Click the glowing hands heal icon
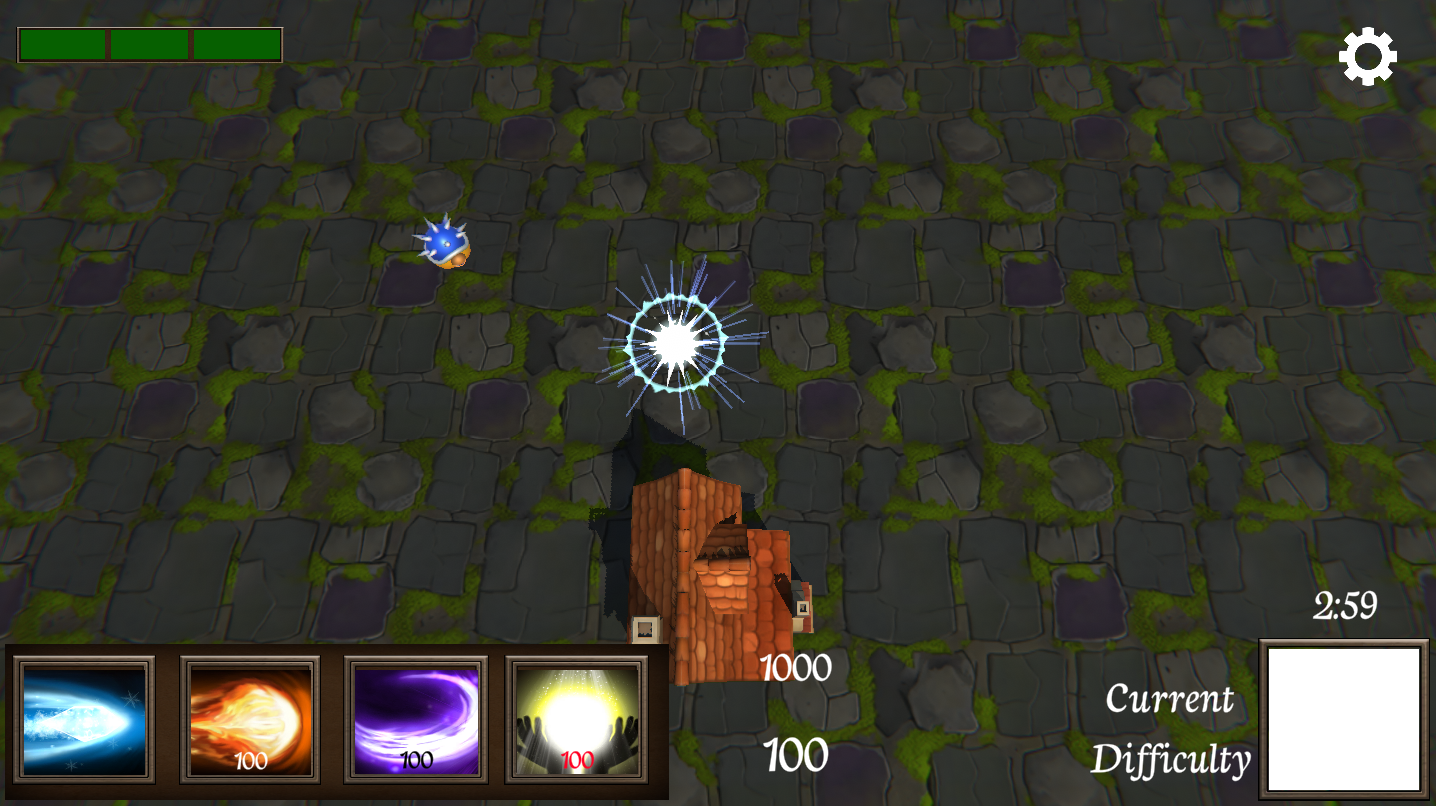The image size is (1436, 806). click(x=577, y=718)
